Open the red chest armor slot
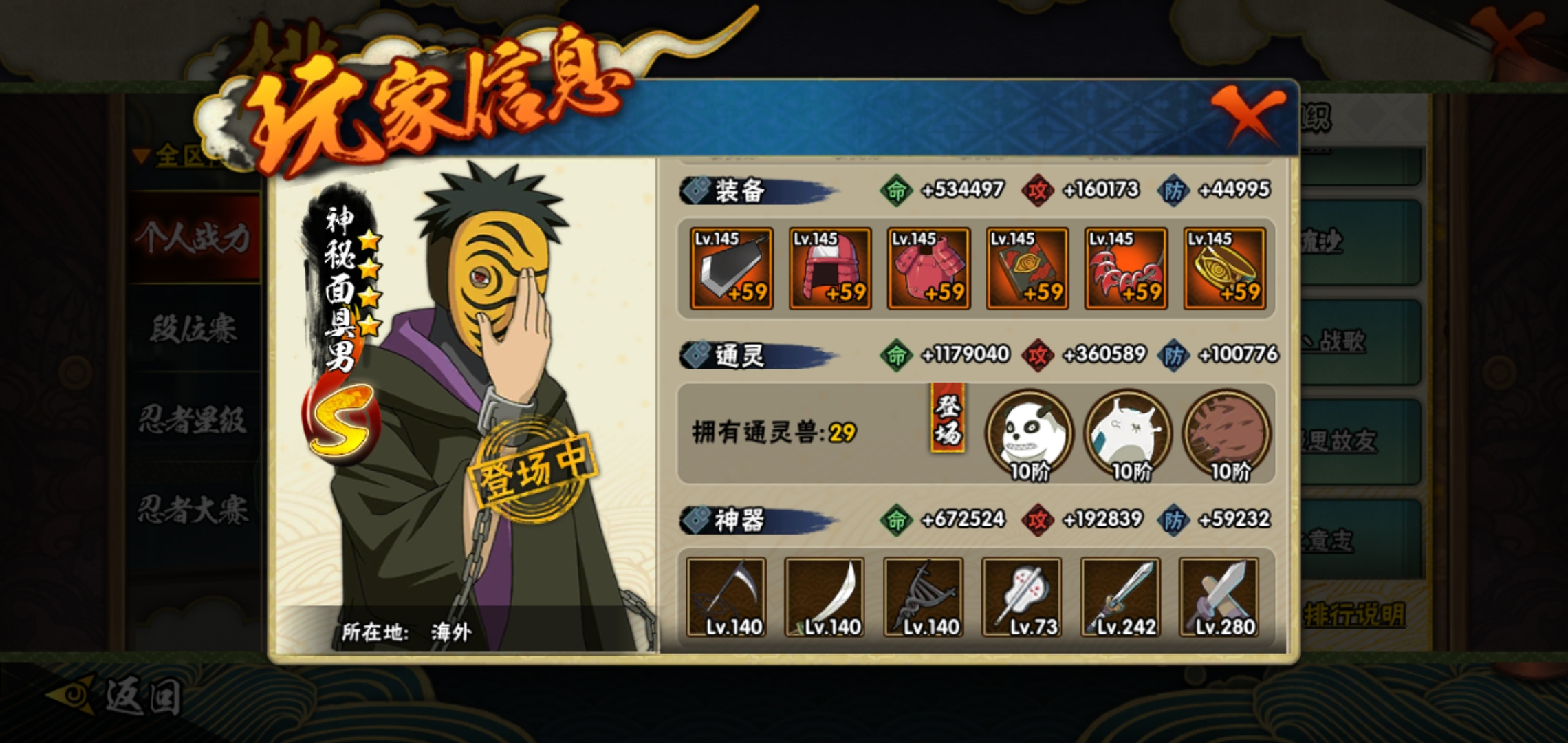 (928, 268)
